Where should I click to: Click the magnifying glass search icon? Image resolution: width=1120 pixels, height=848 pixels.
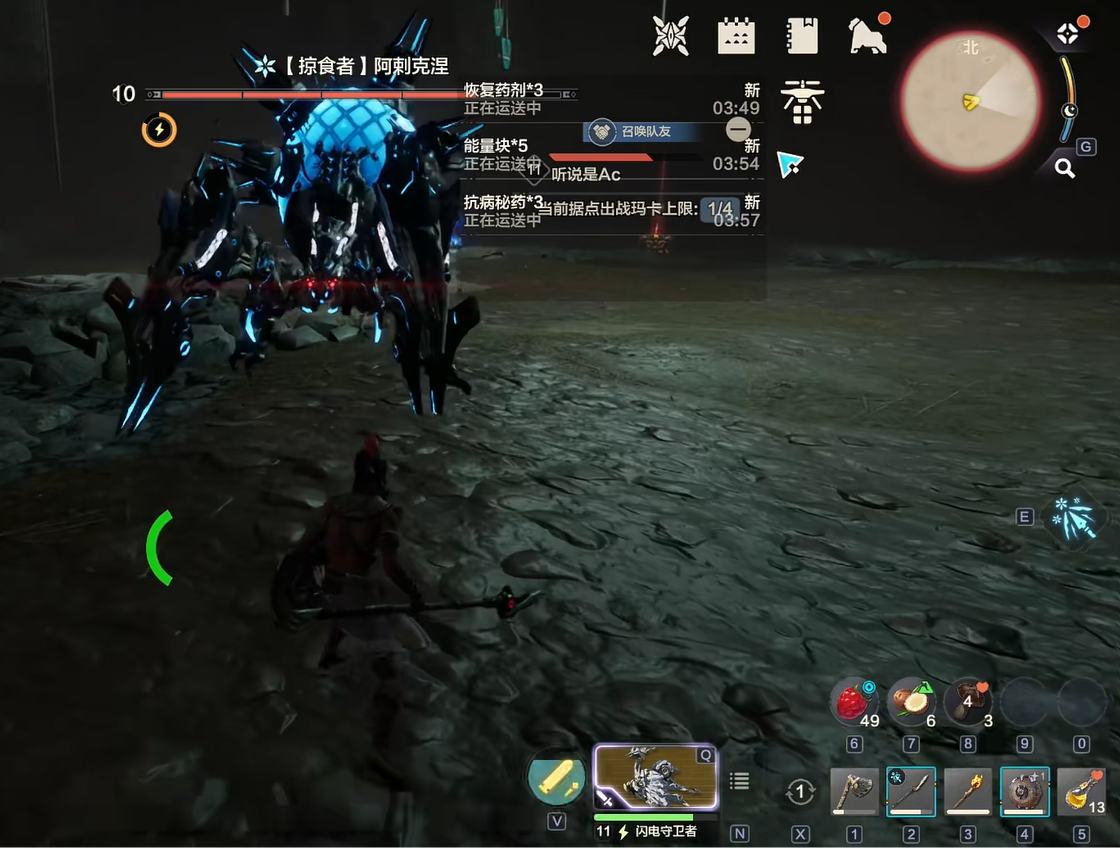[x=1065, y=169]
